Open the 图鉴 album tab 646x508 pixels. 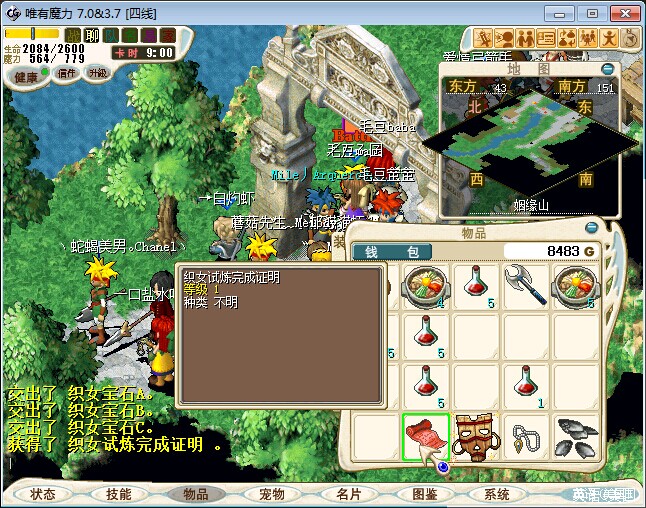424,494
